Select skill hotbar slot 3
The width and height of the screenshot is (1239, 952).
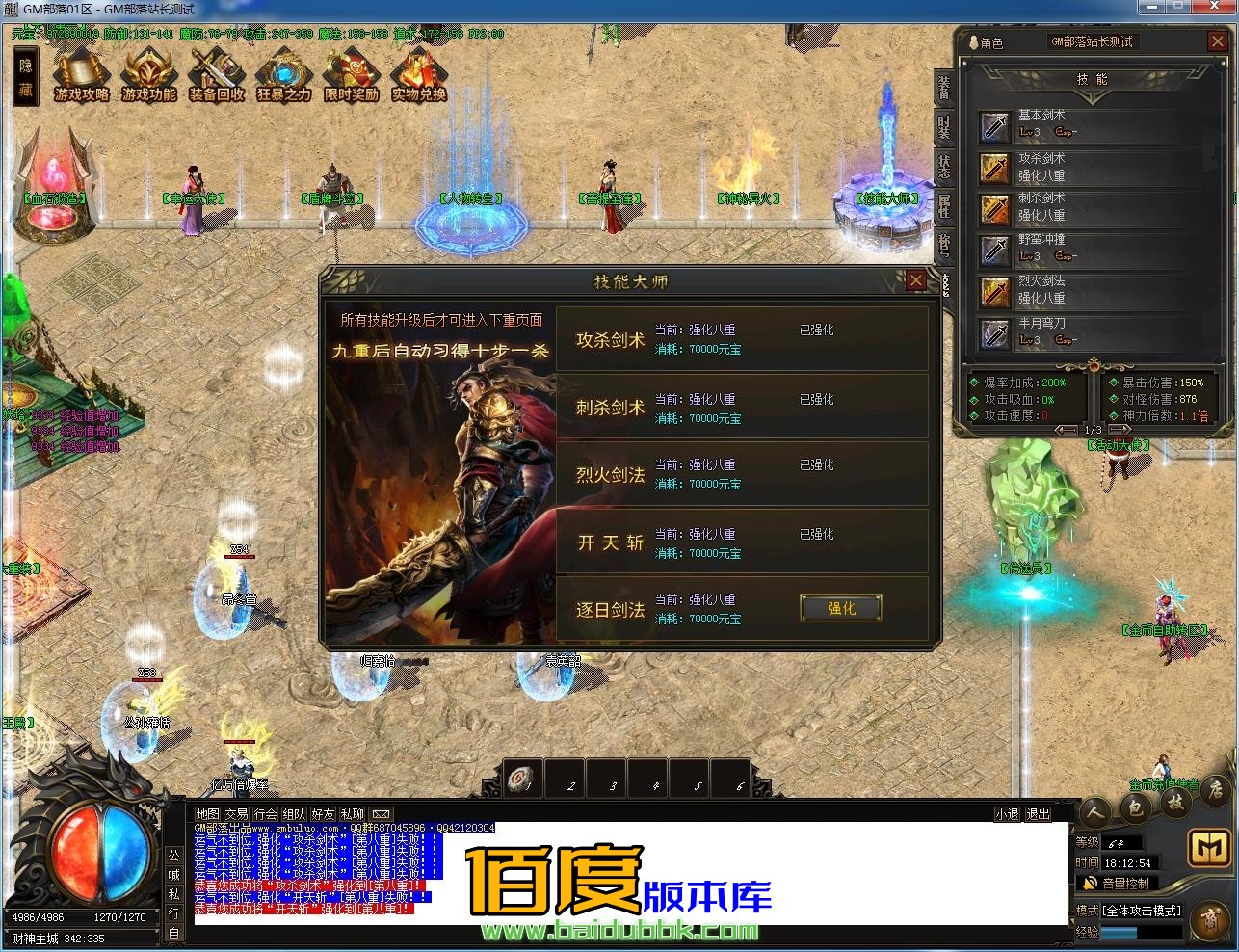607,778
